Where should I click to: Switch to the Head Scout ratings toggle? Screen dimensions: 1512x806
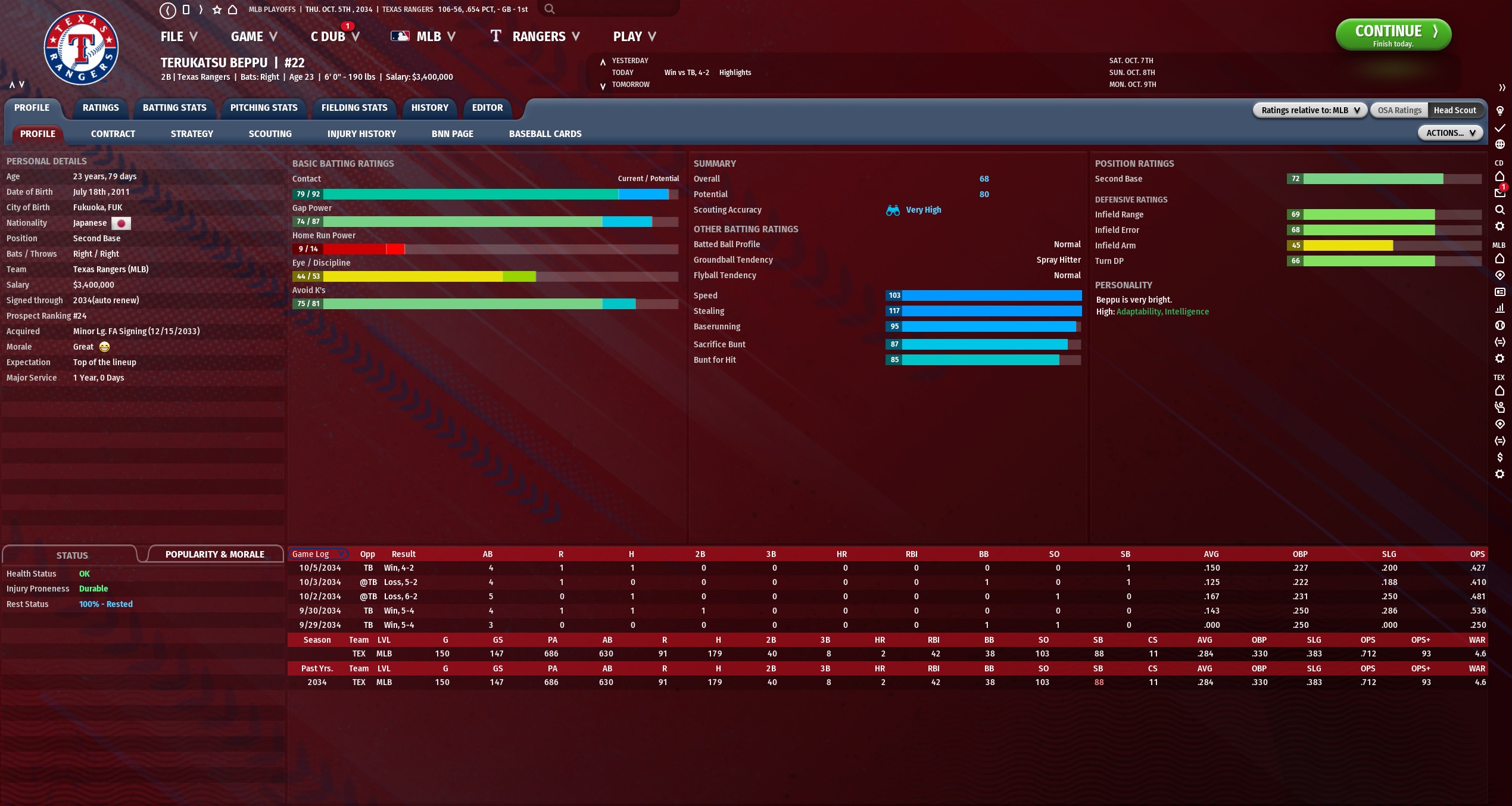1455,110
